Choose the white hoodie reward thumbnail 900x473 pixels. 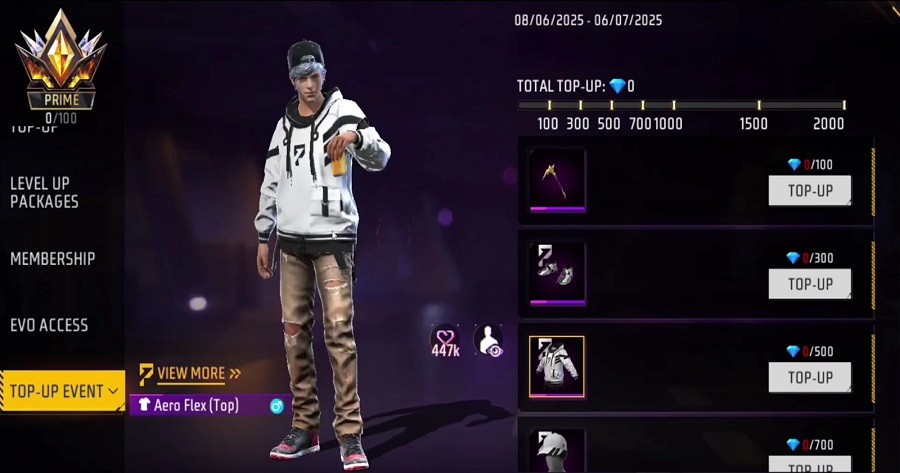557,366
